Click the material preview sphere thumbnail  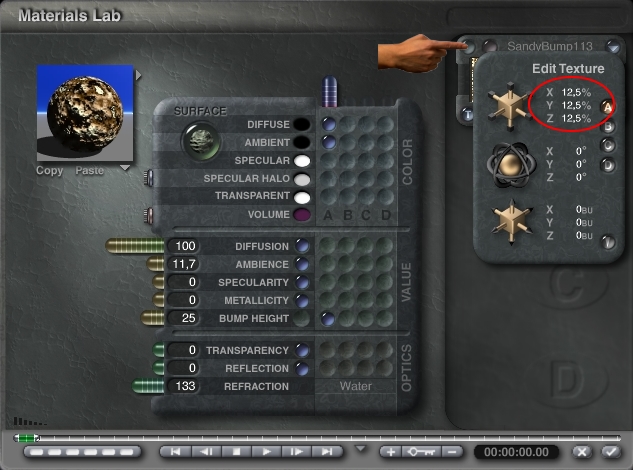[85, 112]
